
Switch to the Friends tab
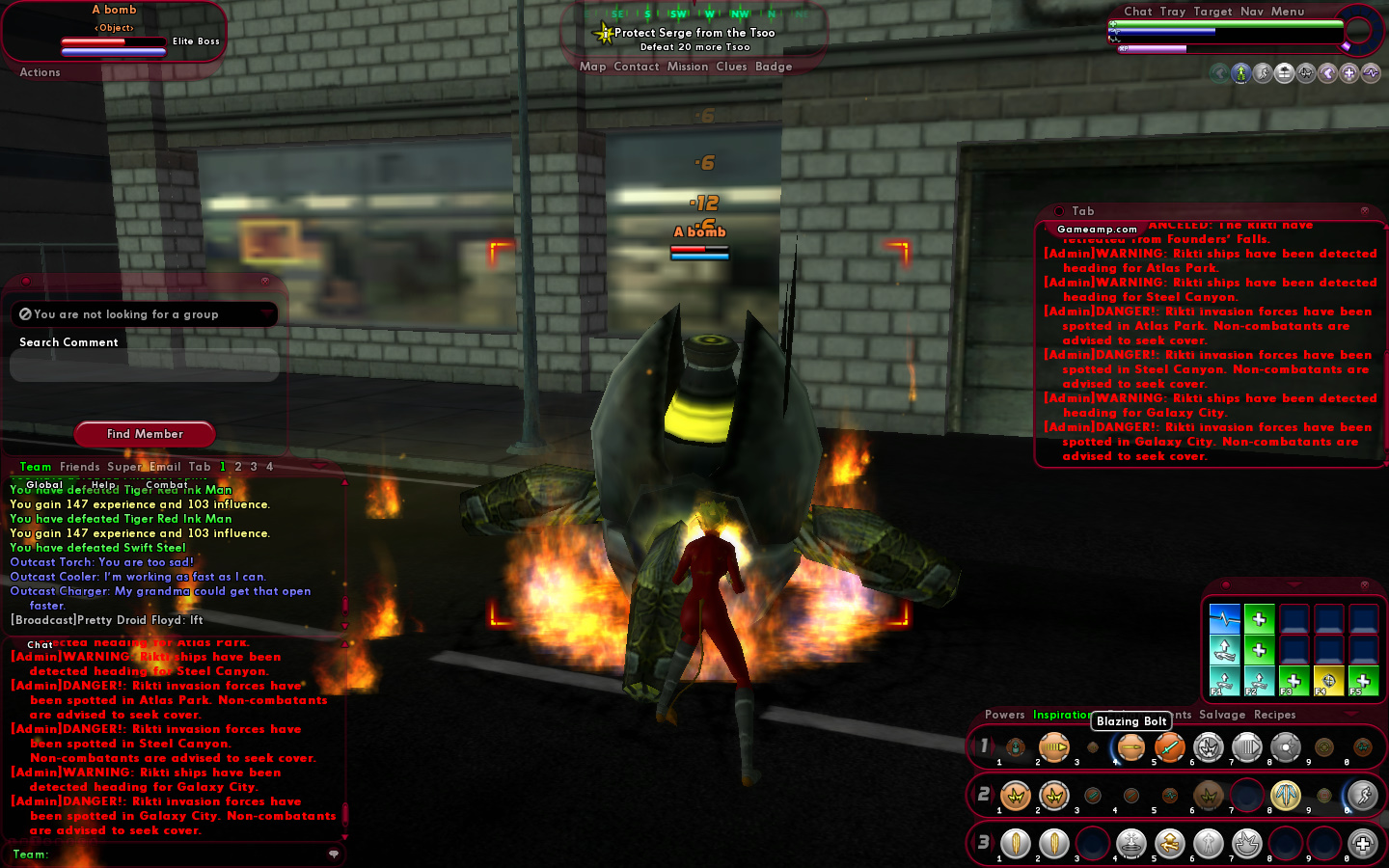(79, 467)
